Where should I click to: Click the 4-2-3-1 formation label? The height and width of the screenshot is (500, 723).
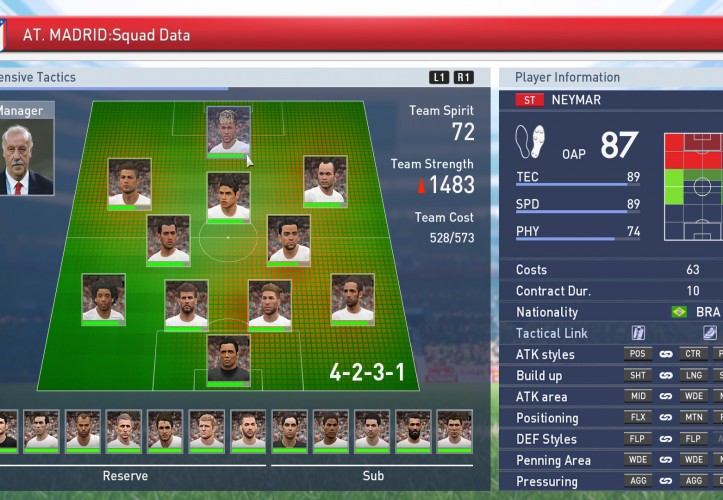[367, 373]
